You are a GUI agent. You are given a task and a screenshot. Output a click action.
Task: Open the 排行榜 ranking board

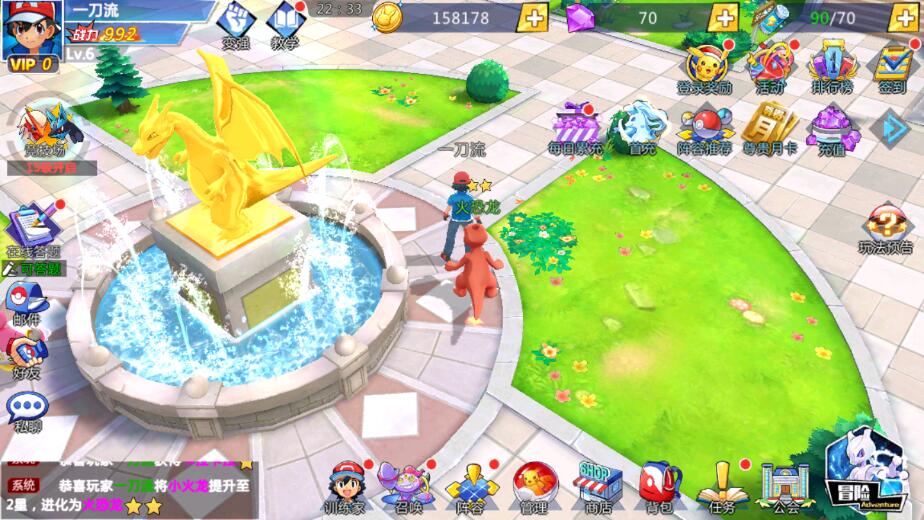[830, 65]
